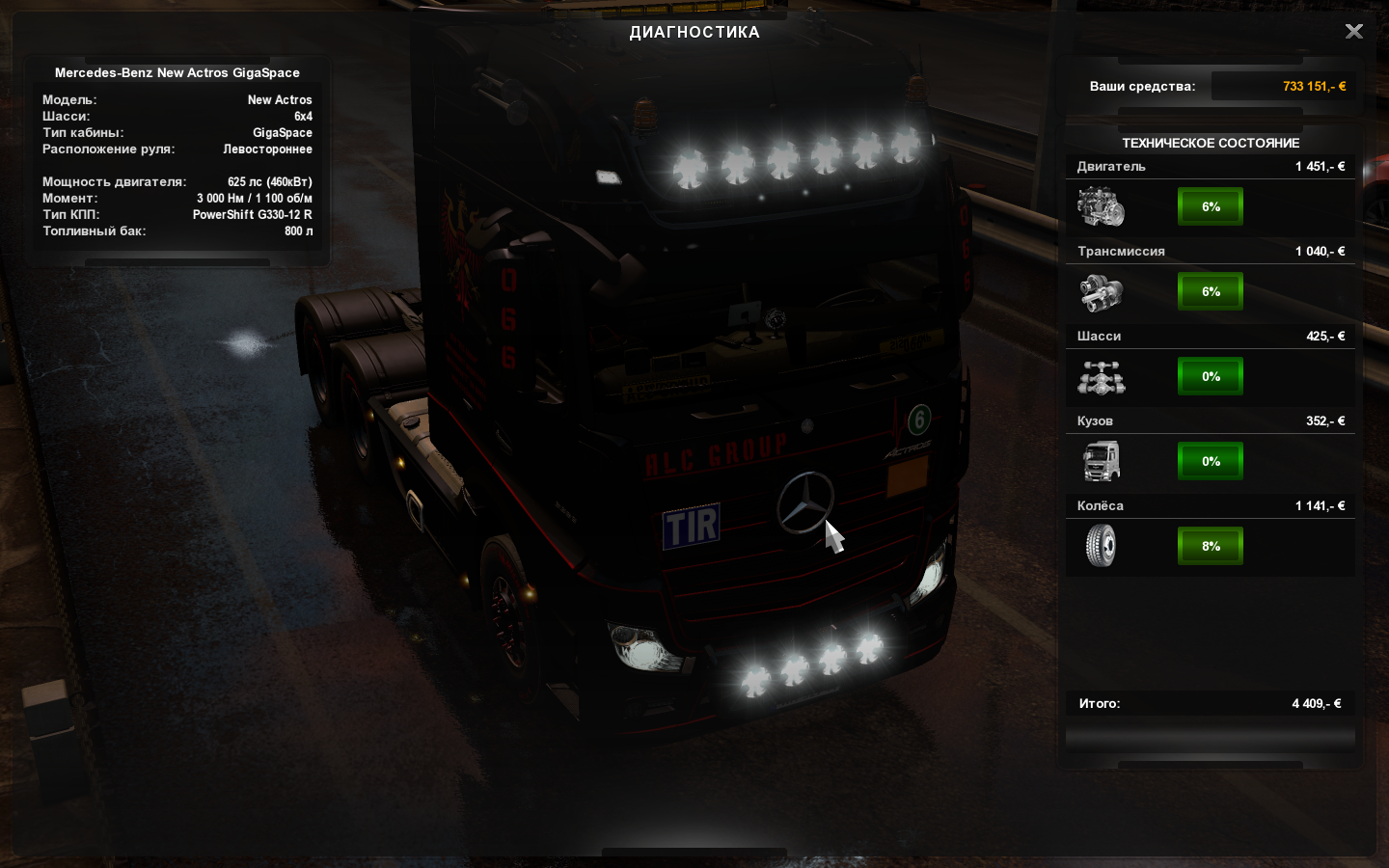Image resolution: width=1389 pixels, height=868 pixels.
Task: Repair the transmission (Трансмиссия) 6% damage button
Action: (1211, 291)
